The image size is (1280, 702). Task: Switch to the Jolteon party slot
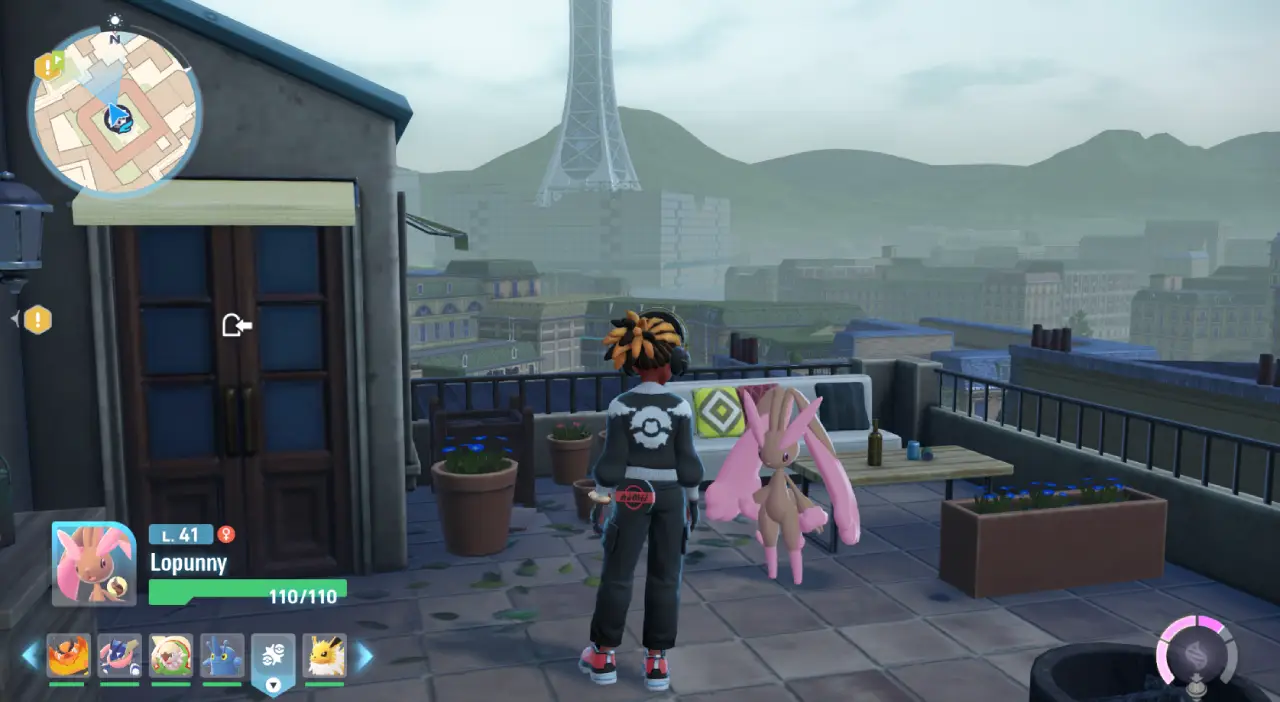click(324, 656)
